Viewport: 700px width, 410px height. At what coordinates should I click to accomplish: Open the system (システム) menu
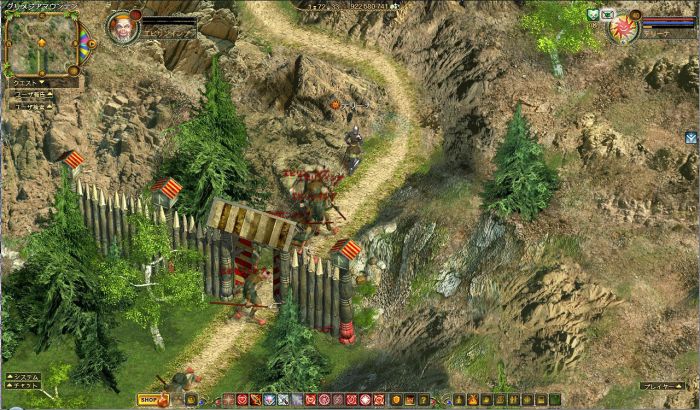pyautogui.click(x=23, y=377)
